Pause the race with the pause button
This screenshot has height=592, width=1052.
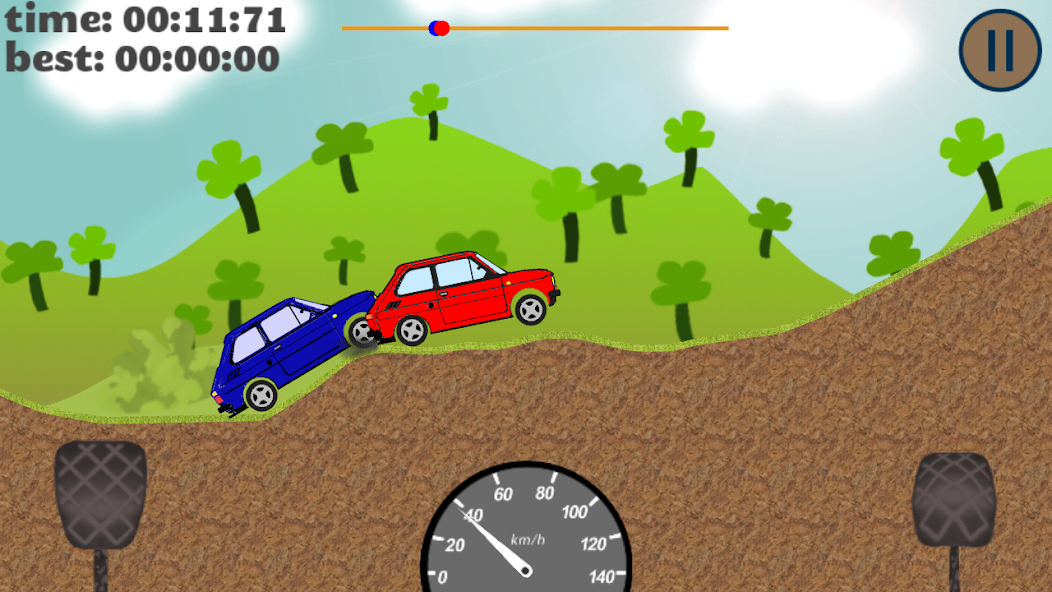[x=1003, y=50]
